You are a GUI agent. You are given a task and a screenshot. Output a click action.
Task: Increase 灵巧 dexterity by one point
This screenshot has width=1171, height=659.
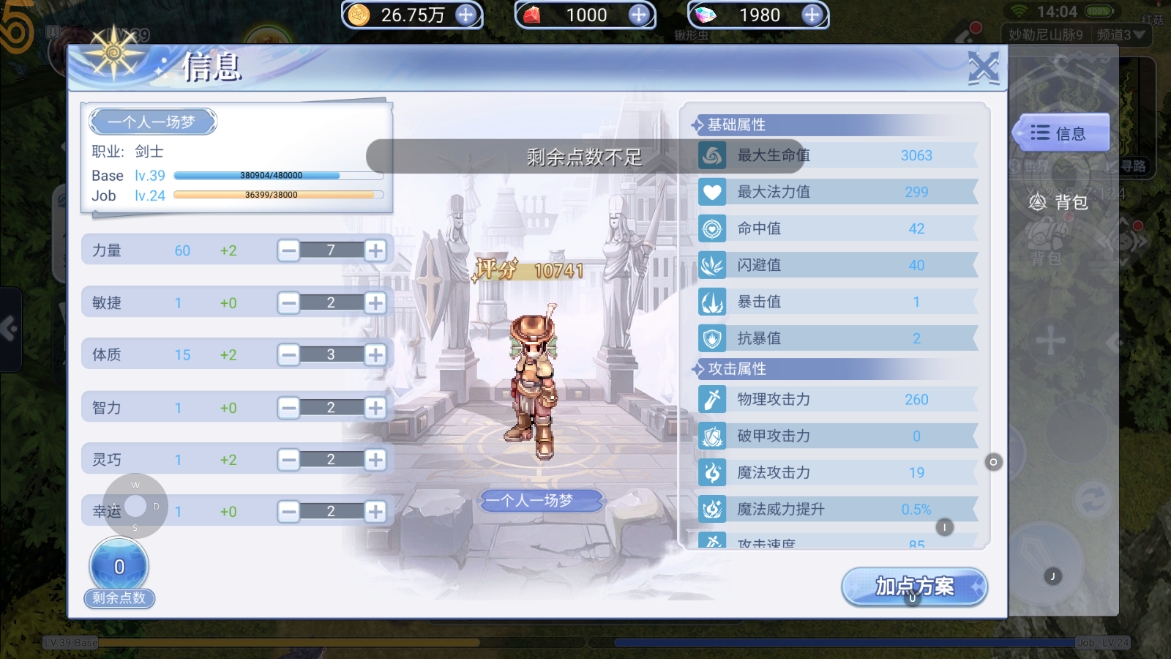(x=375, y=459)
